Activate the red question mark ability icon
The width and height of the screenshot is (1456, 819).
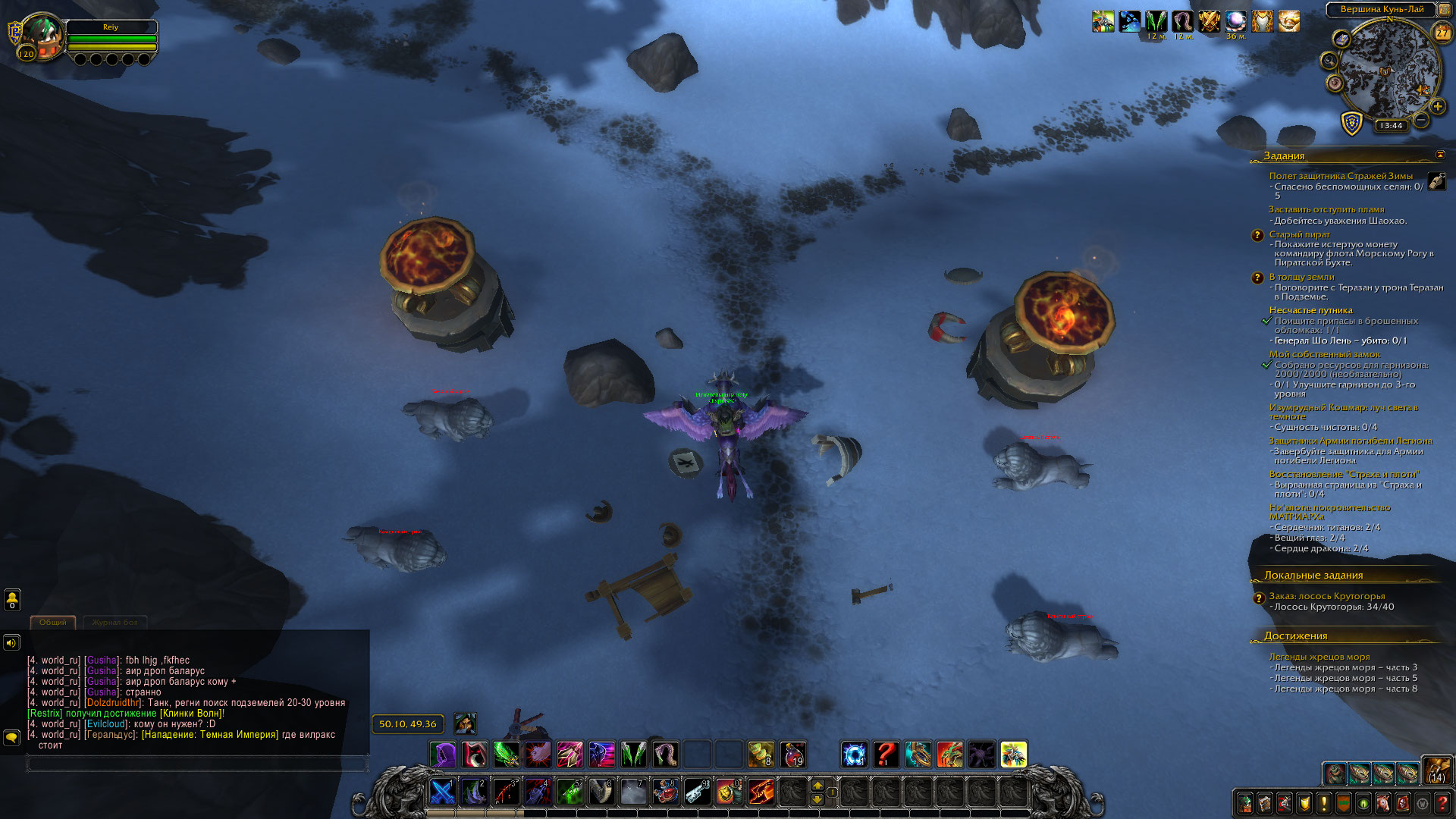pos(886,755)
